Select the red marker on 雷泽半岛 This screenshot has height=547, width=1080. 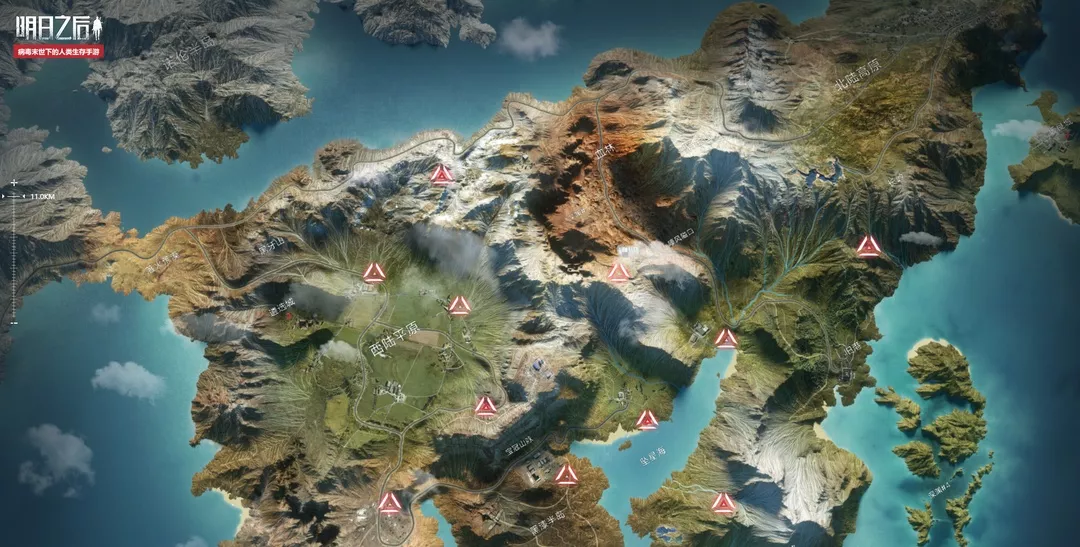coord(567,473)
